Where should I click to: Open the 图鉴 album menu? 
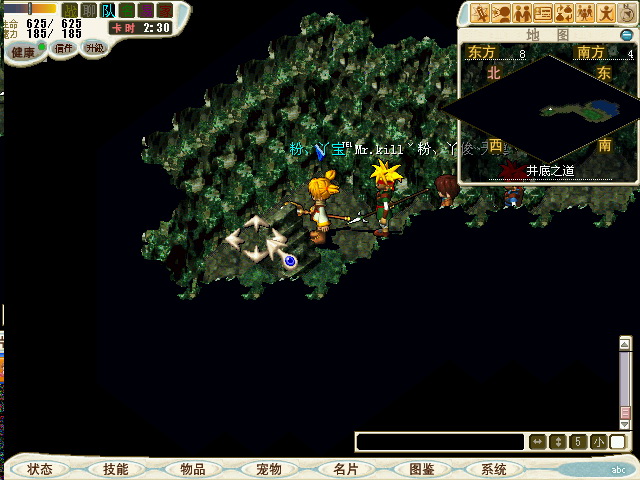(420, 469)
